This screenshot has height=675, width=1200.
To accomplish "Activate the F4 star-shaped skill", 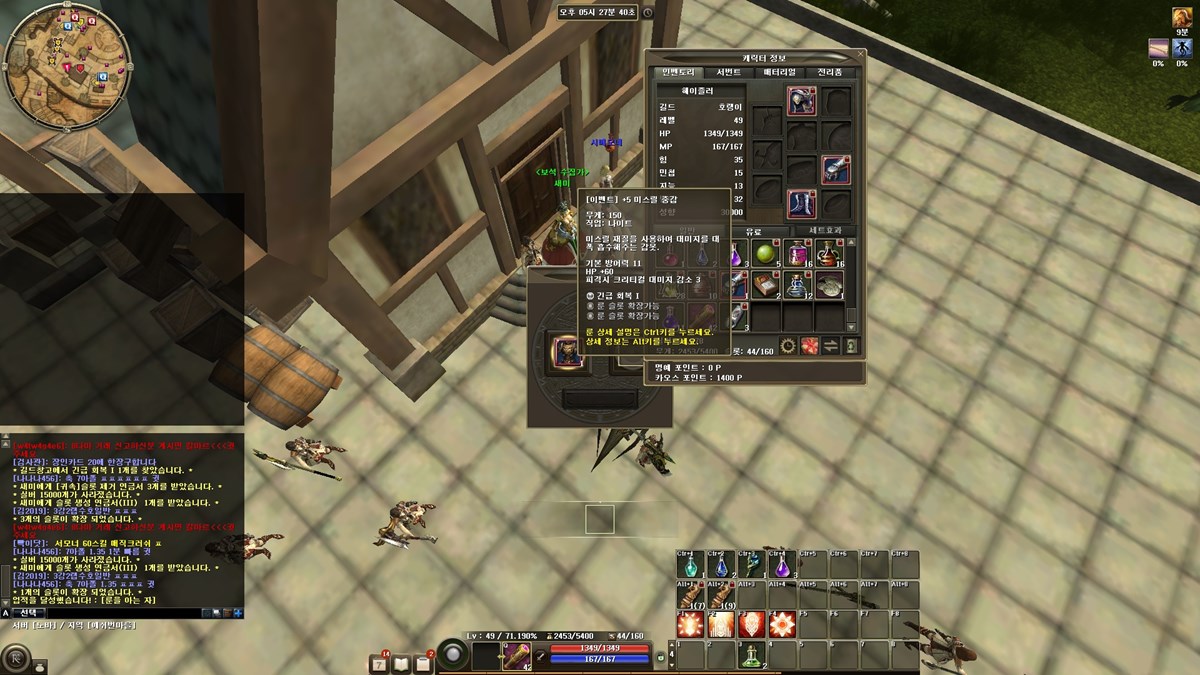I will coord(781,625).
